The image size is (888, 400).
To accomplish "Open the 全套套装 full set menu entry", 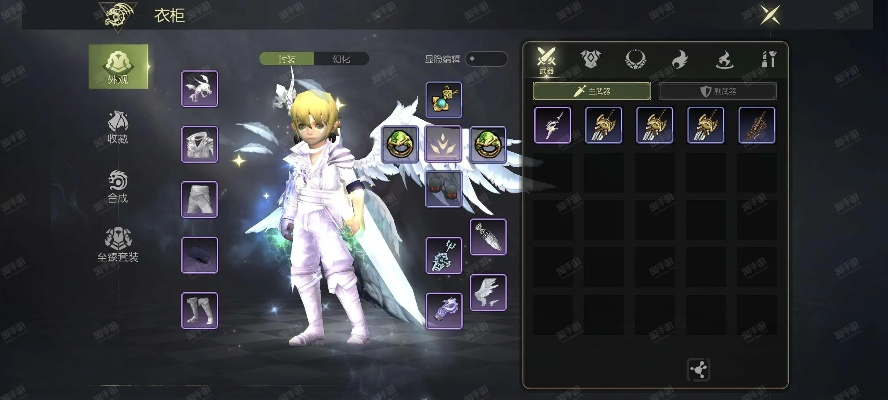I will click(118, 244).
